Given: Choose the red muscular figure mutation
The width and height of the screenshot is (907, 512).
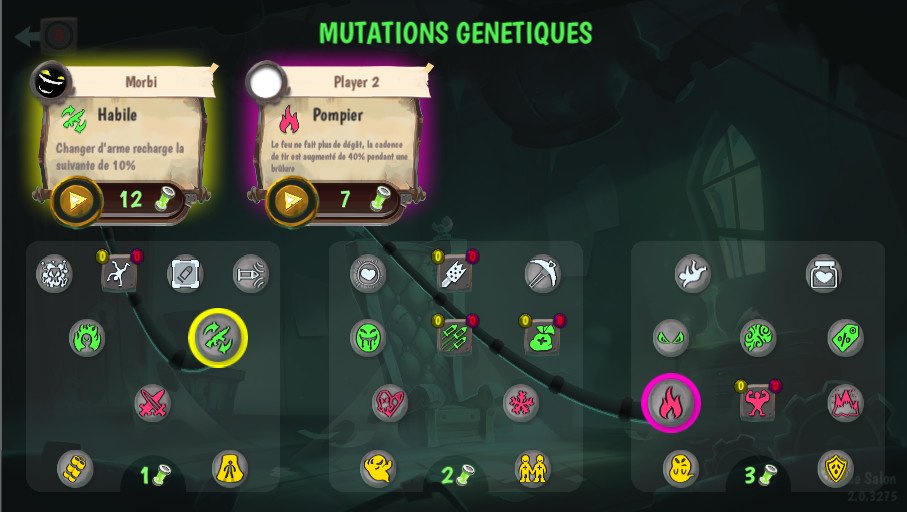Looking at the screenshot, I should 758,403.
